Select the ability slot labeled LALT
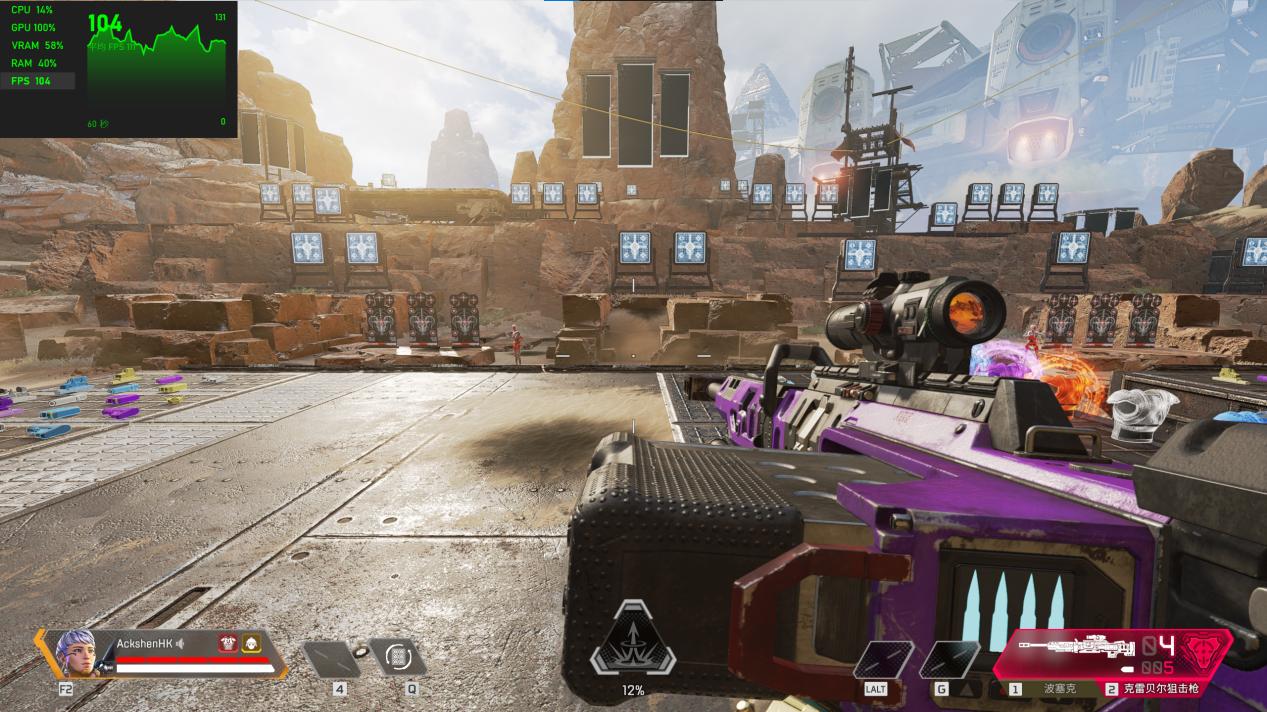Screen dimensions: 1267x712 pos(883,660)
